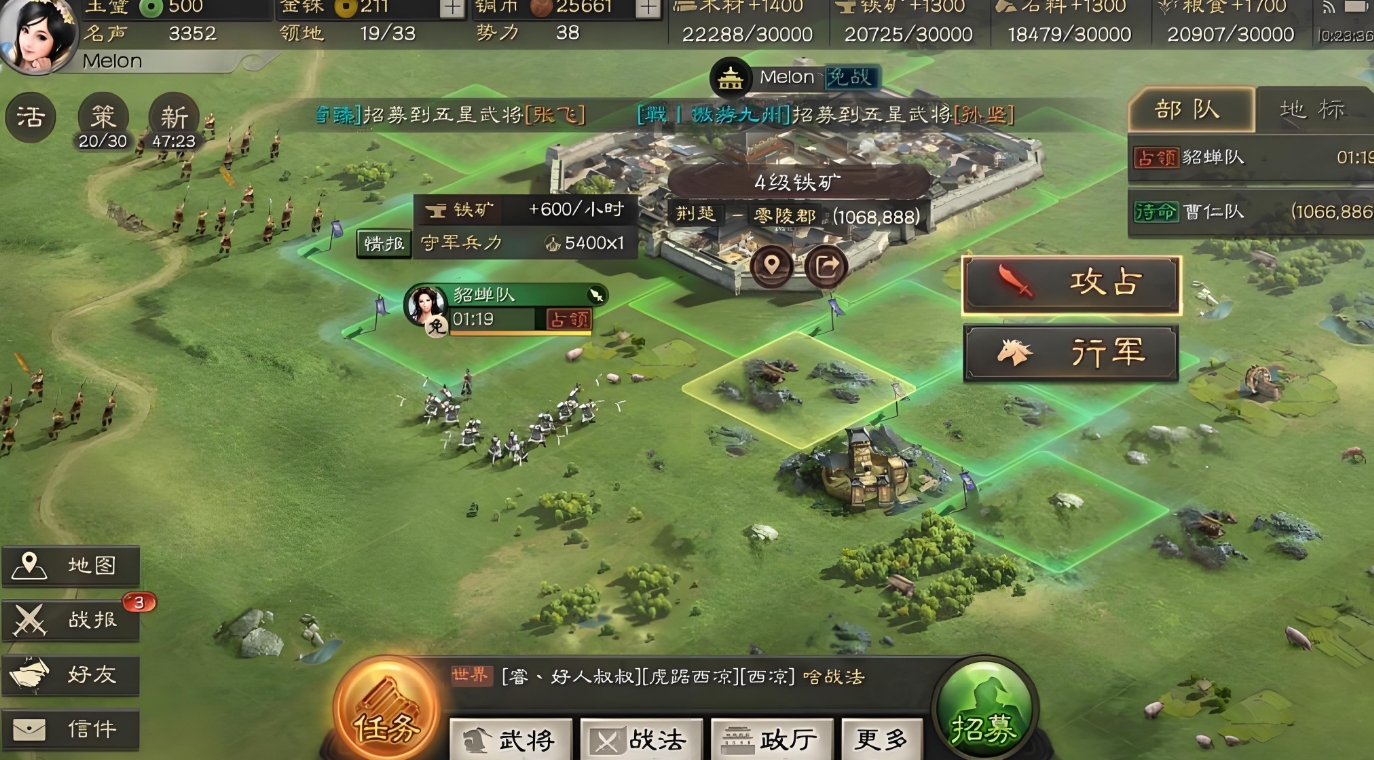Show 更多 more options
Image resolution: width=1374 pixels, height=760 pixels.
pos(882,740)
